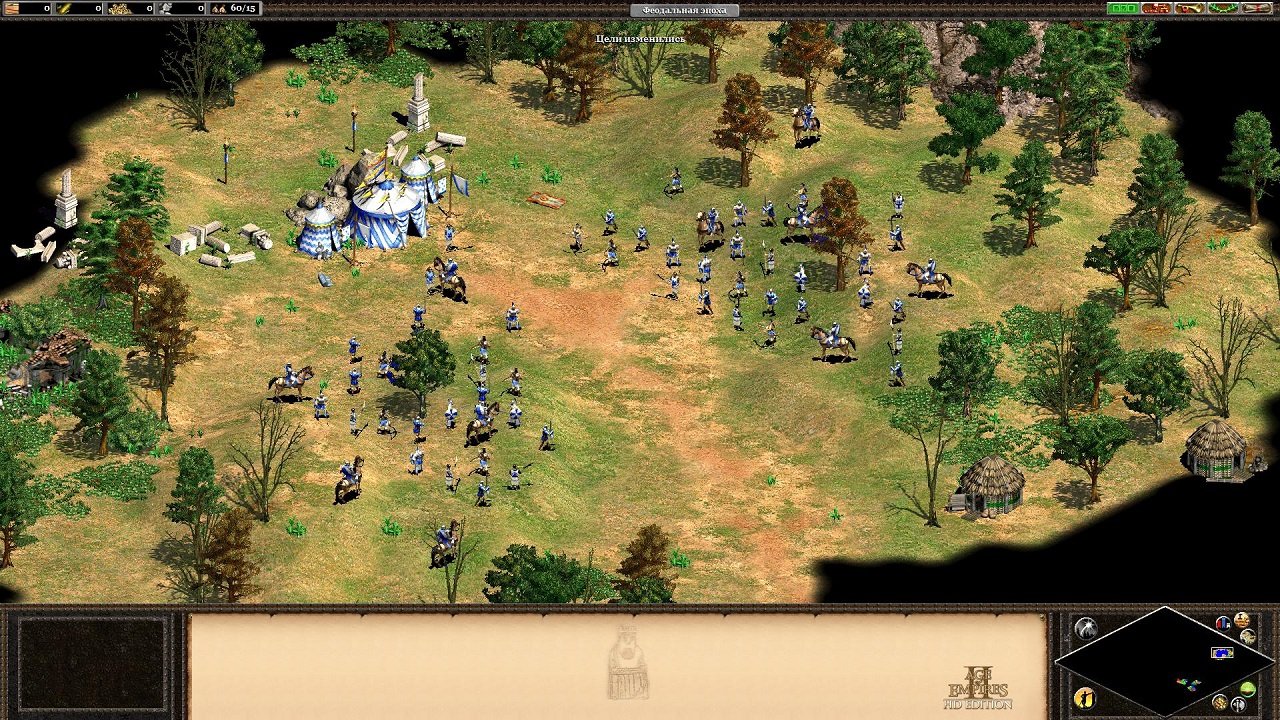Viewport: 1280px width, 720px height.
Task: Click the stone resource icon
Action: point(166,9)
